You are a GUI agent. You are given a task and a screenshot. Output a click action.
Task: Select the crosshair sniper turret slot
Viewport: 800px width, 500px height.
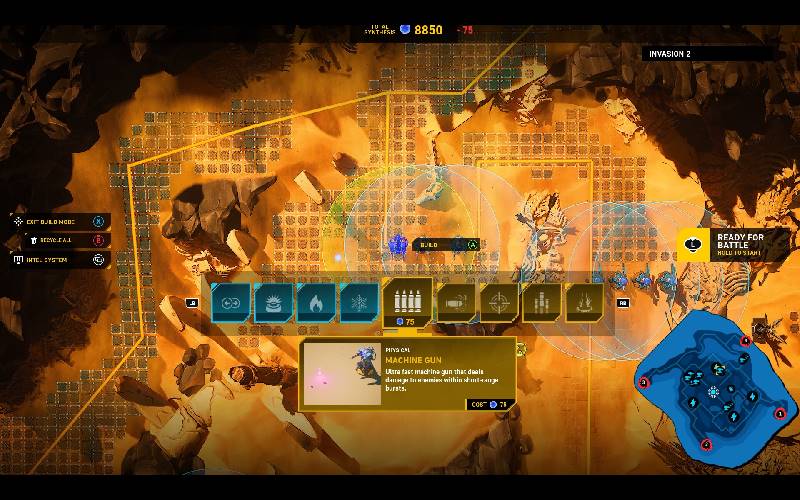click(498, 302)
